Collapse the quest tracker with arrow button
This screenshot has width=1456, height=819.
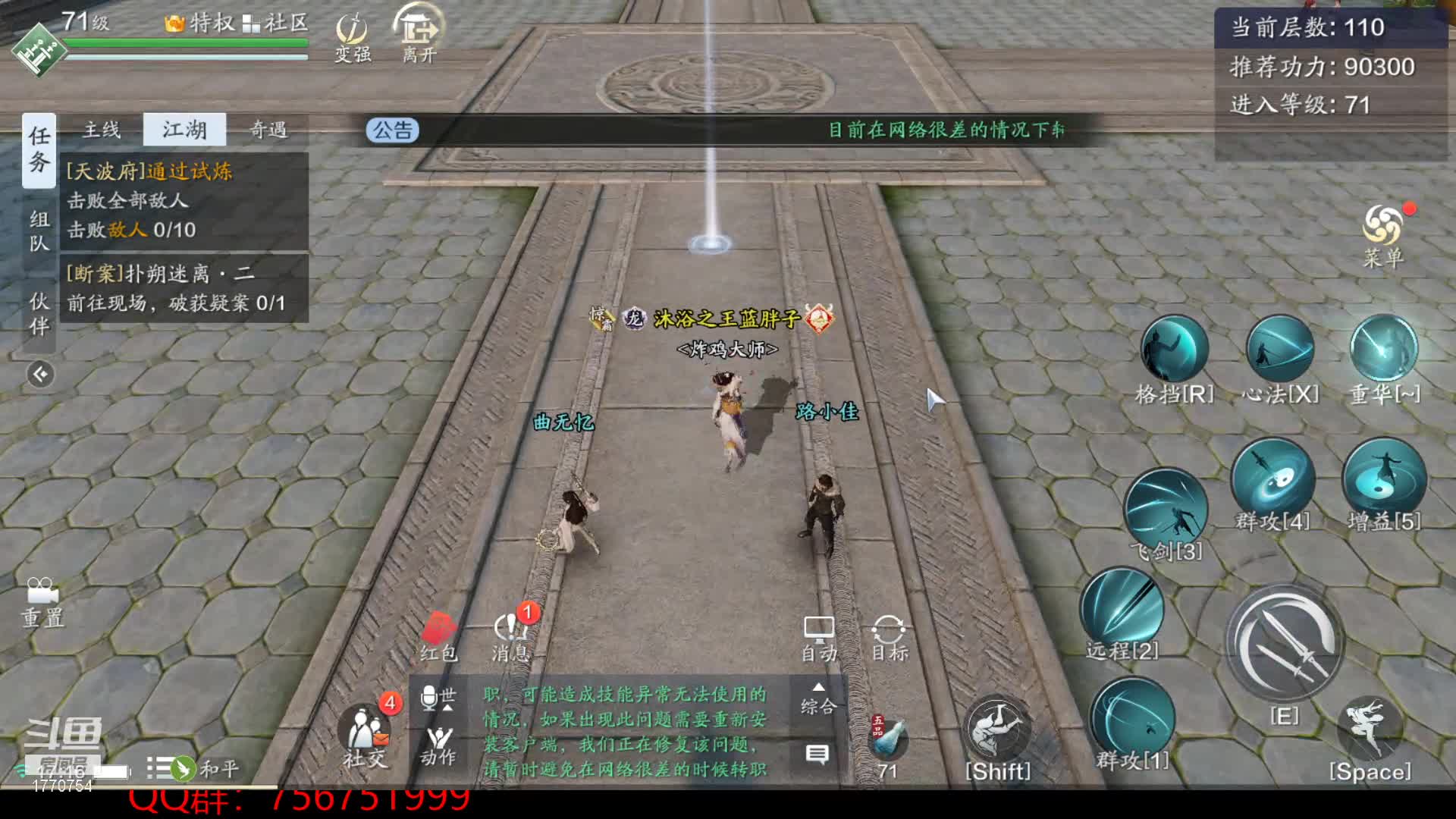point(41,374)
